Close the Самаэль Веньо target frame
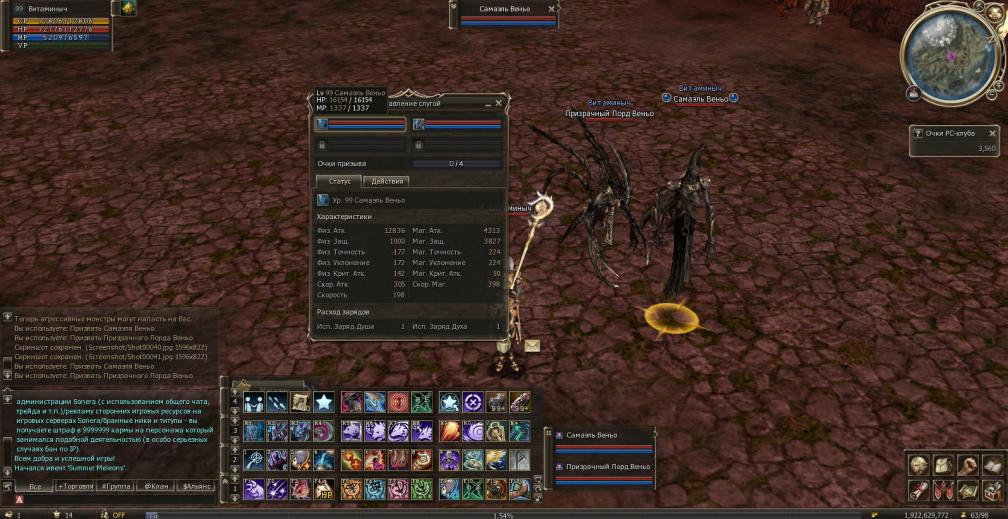Image resolution: width=1008 pixels, height=519 pixels. click(x=552, y=9)
